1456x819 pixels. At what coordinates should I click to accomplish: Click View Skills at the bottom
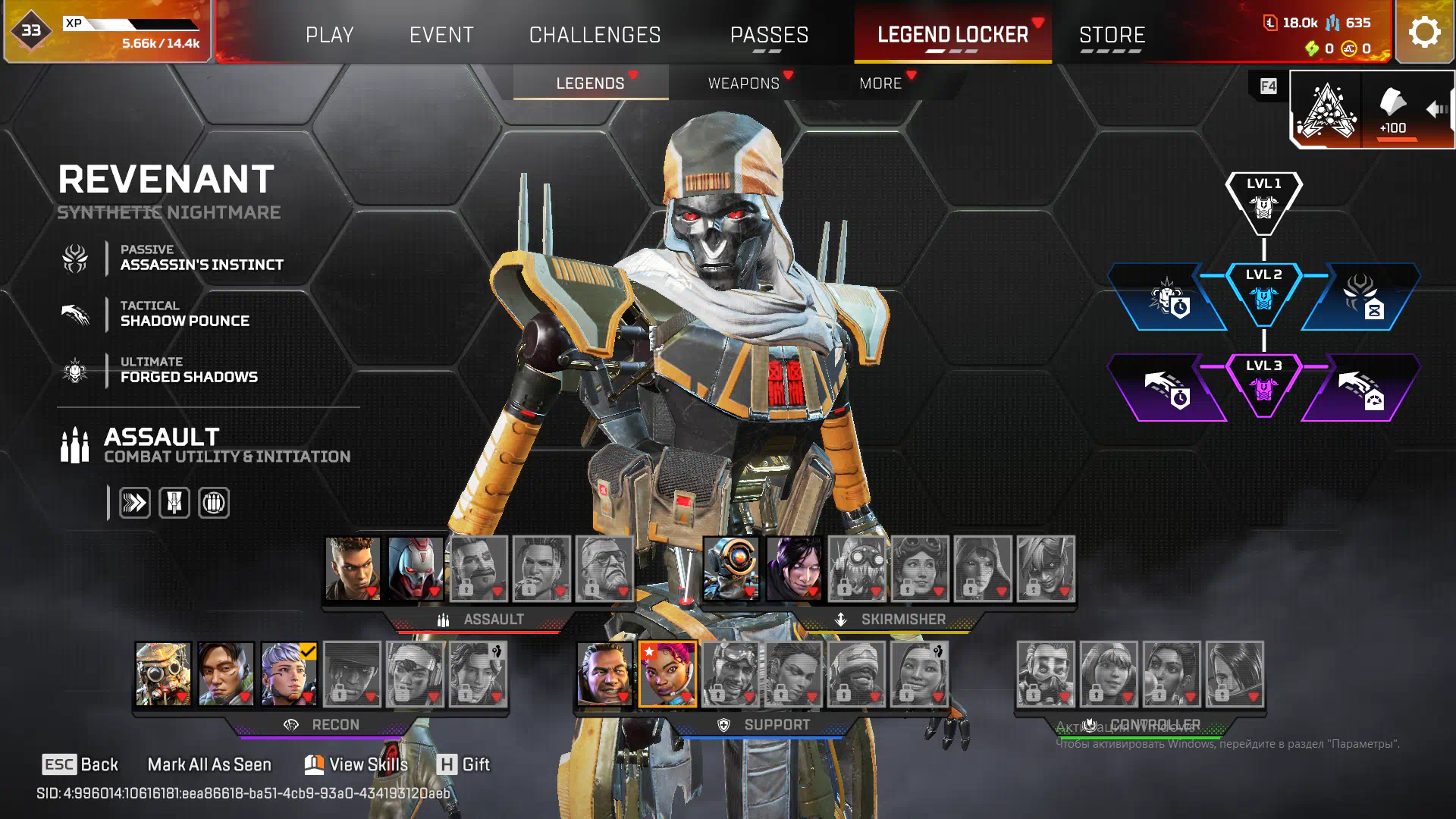356,764
